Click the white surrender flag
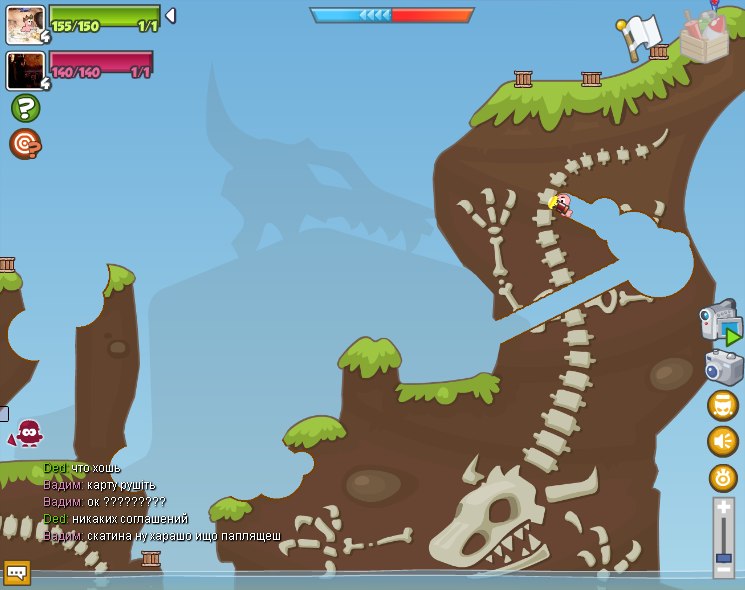Screen dimensions: 745x590 [640, 36]
